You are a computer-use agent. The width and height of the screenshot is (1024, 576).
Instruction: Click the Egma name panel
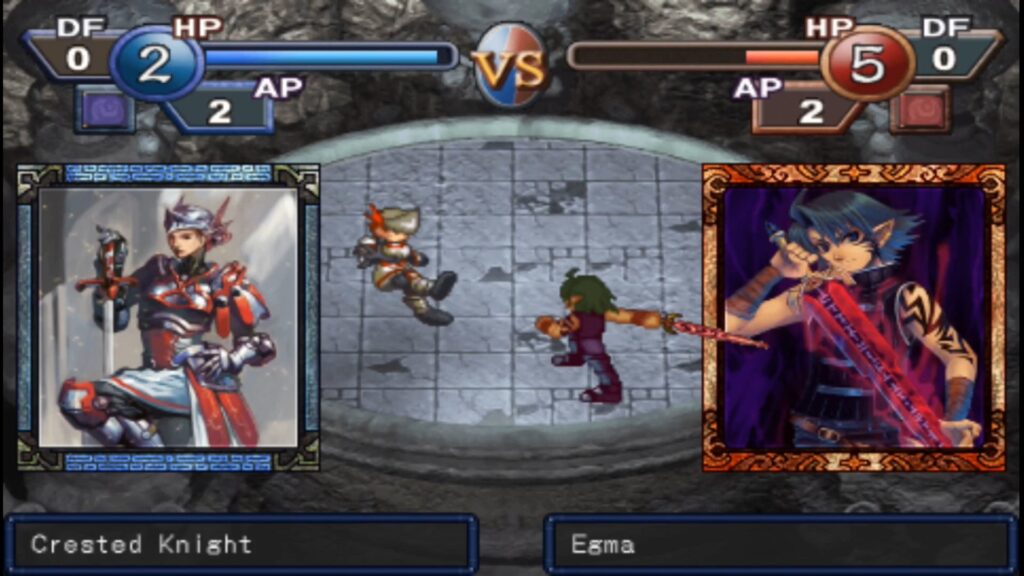(781, 545)
